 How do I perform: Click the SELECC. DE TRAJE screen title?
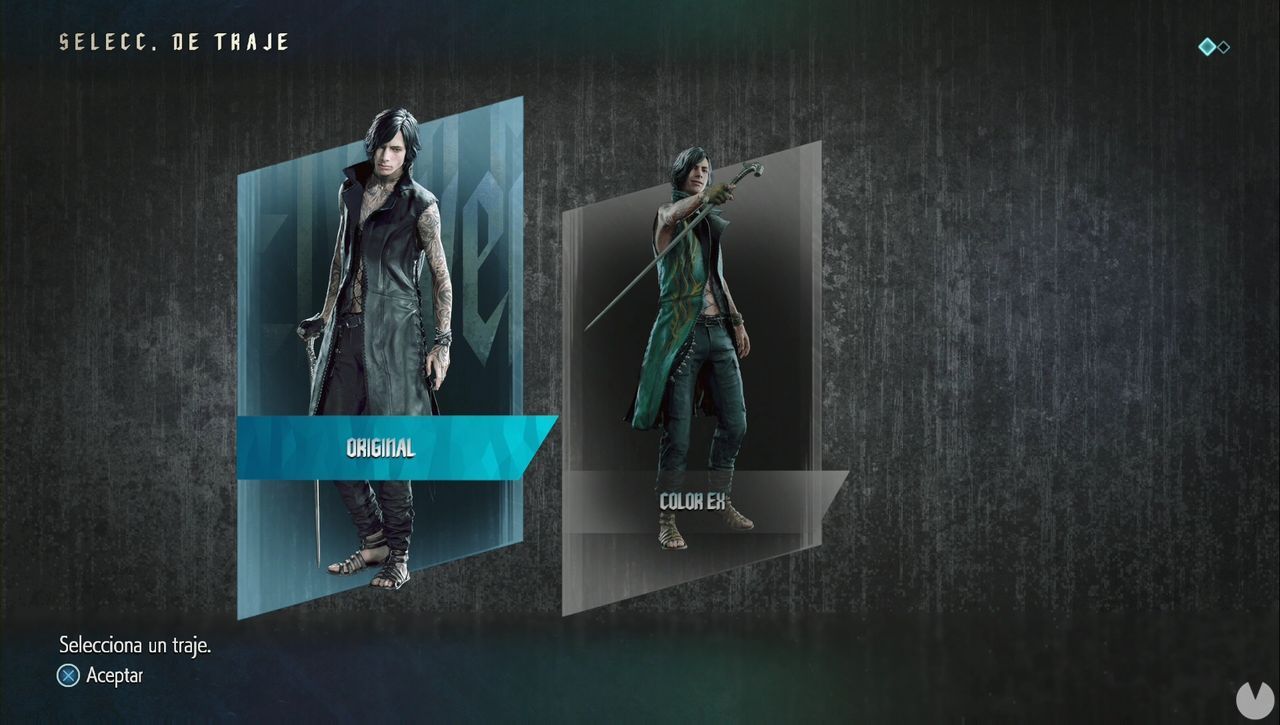[172, 42]
